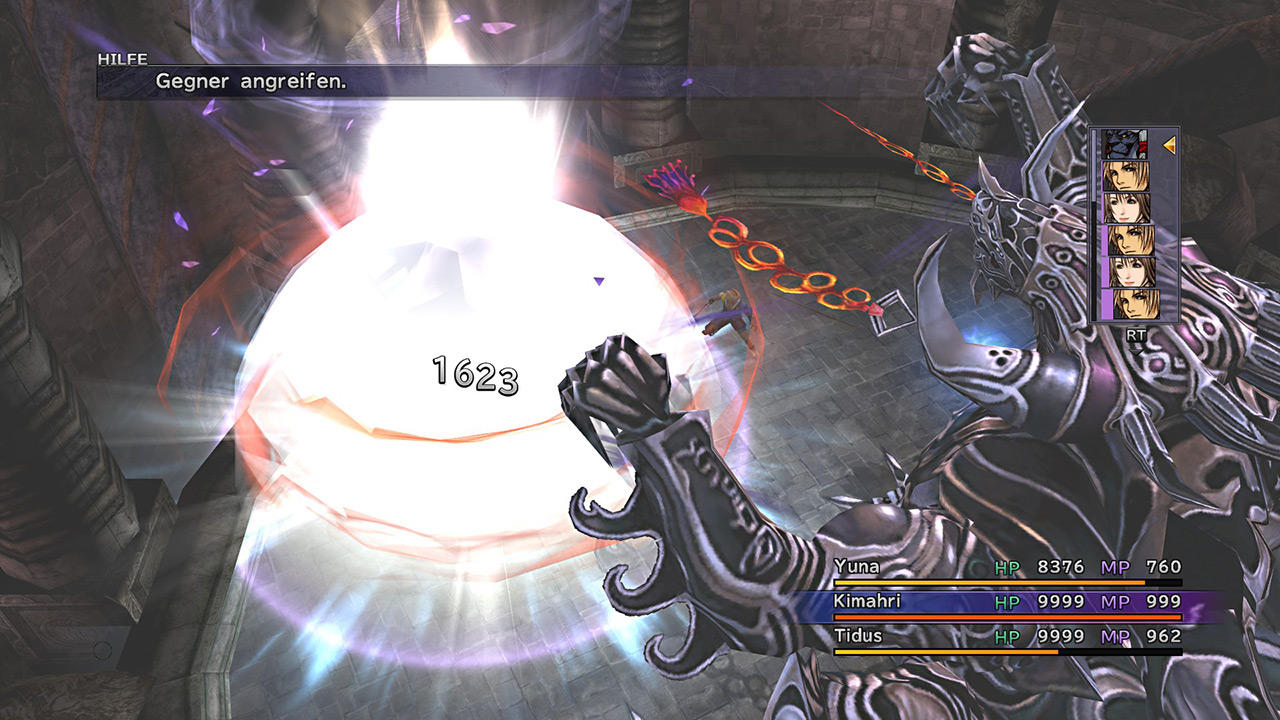The height and width of the screenshot is (720, 1280).
Task: Select Kimahri's portrait in the turn order
Action: click(x=1124, y=145)
